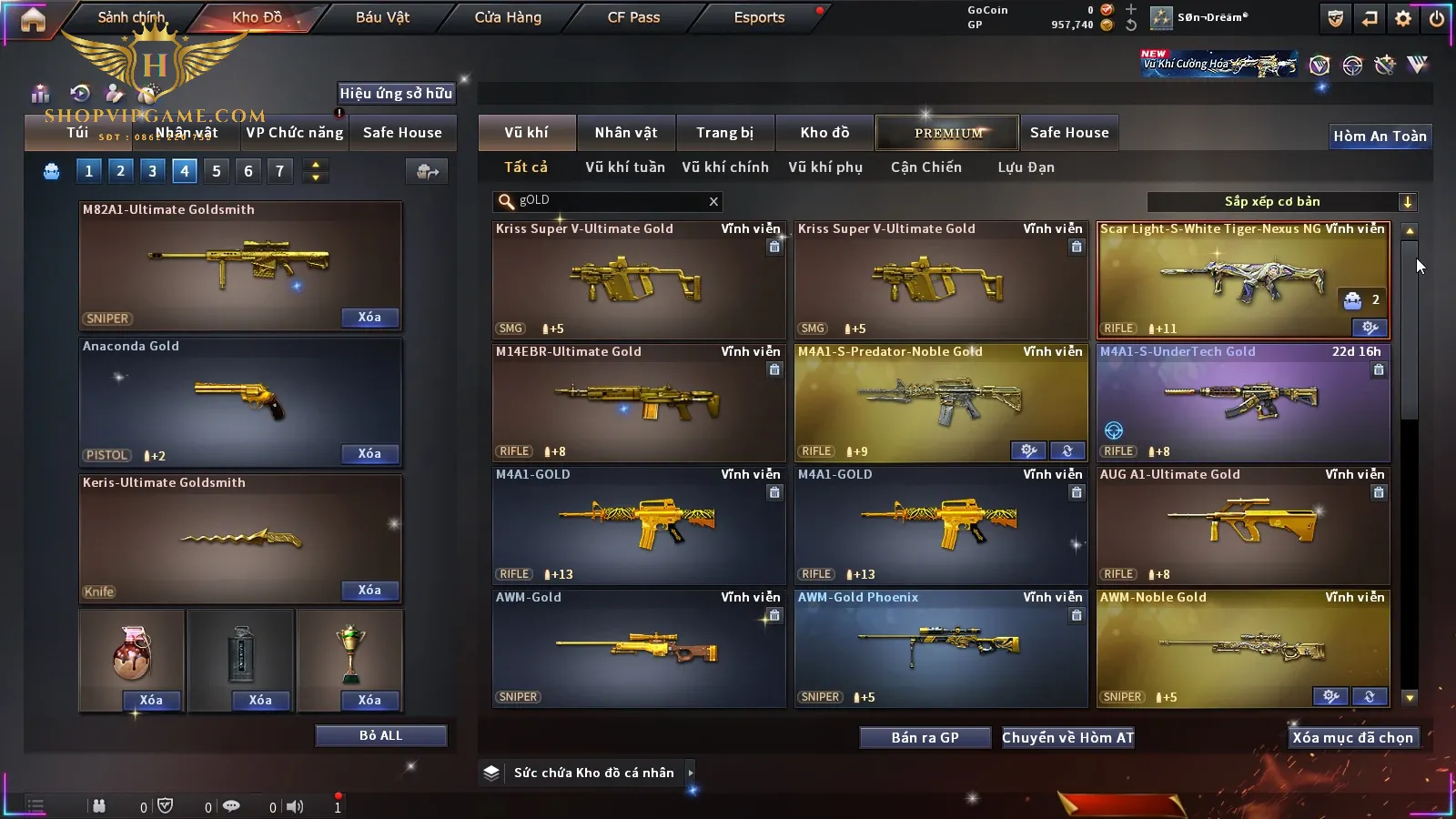Viewport: 1456px width, 819px height.
Task: Remove the Anaconda Gold pistol with Xóa
Action: tap(369, 454)
